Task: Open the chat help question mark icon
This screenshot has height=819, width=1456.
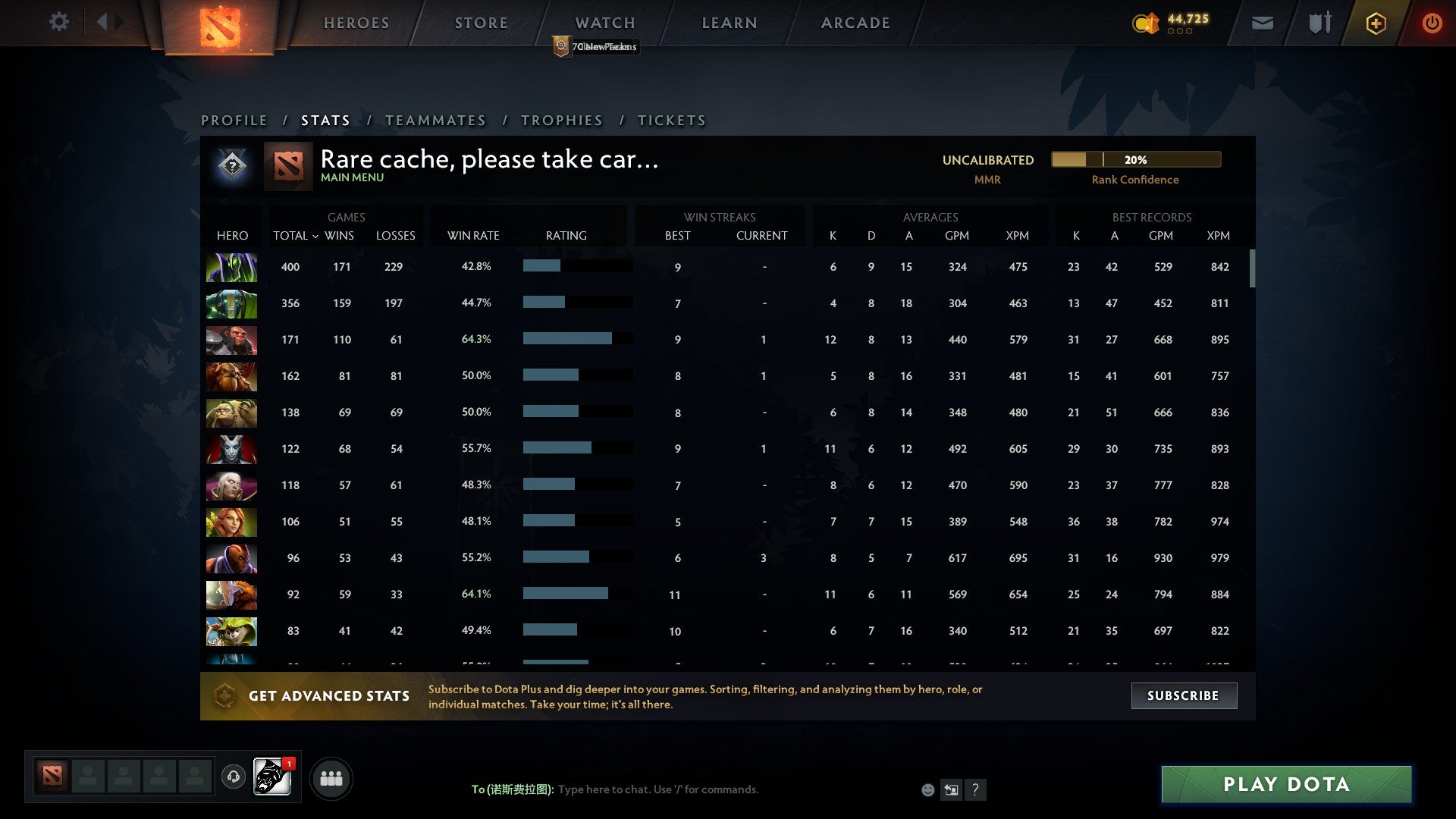Action: click(x=977, y=790)
